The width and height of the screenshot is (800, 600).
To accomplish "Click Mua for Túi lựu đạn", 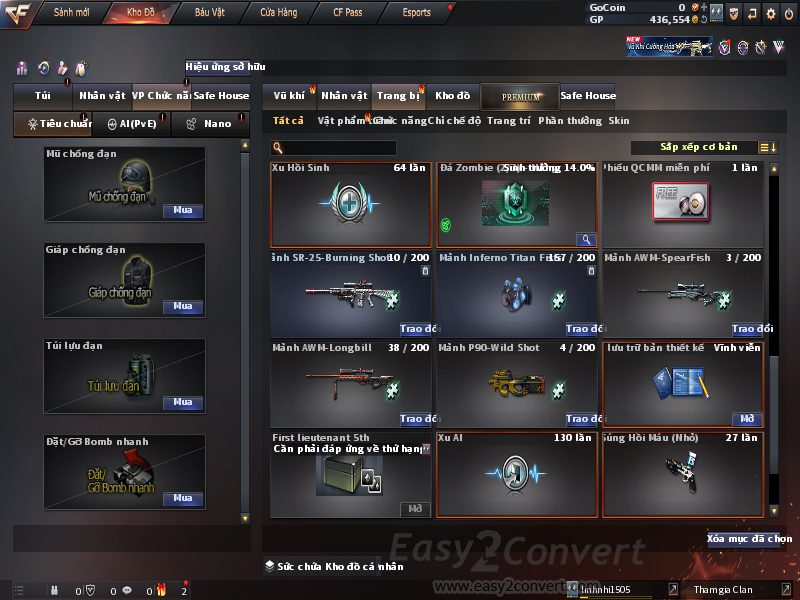I will (x=183, y=402).
